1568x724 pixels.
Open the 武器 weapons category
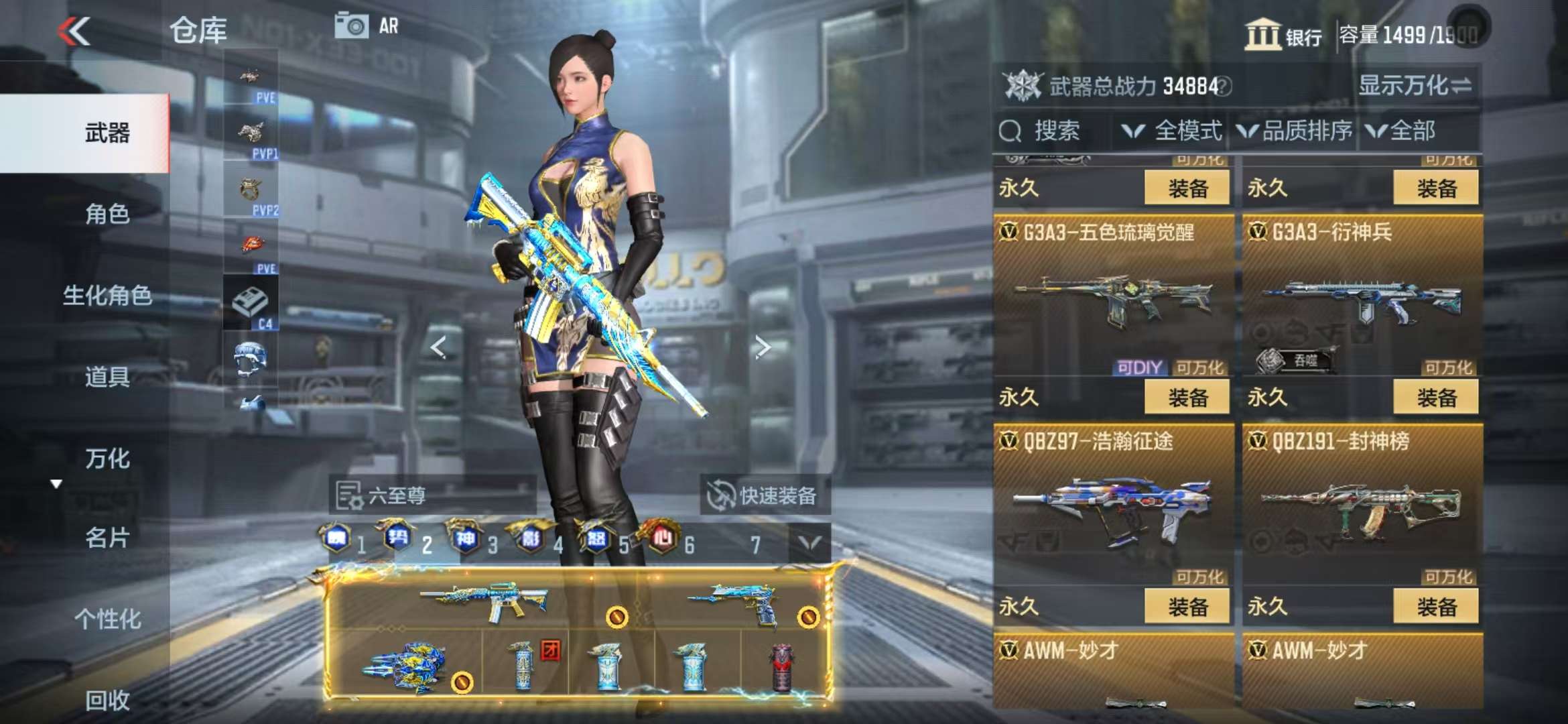coord(107,133)
